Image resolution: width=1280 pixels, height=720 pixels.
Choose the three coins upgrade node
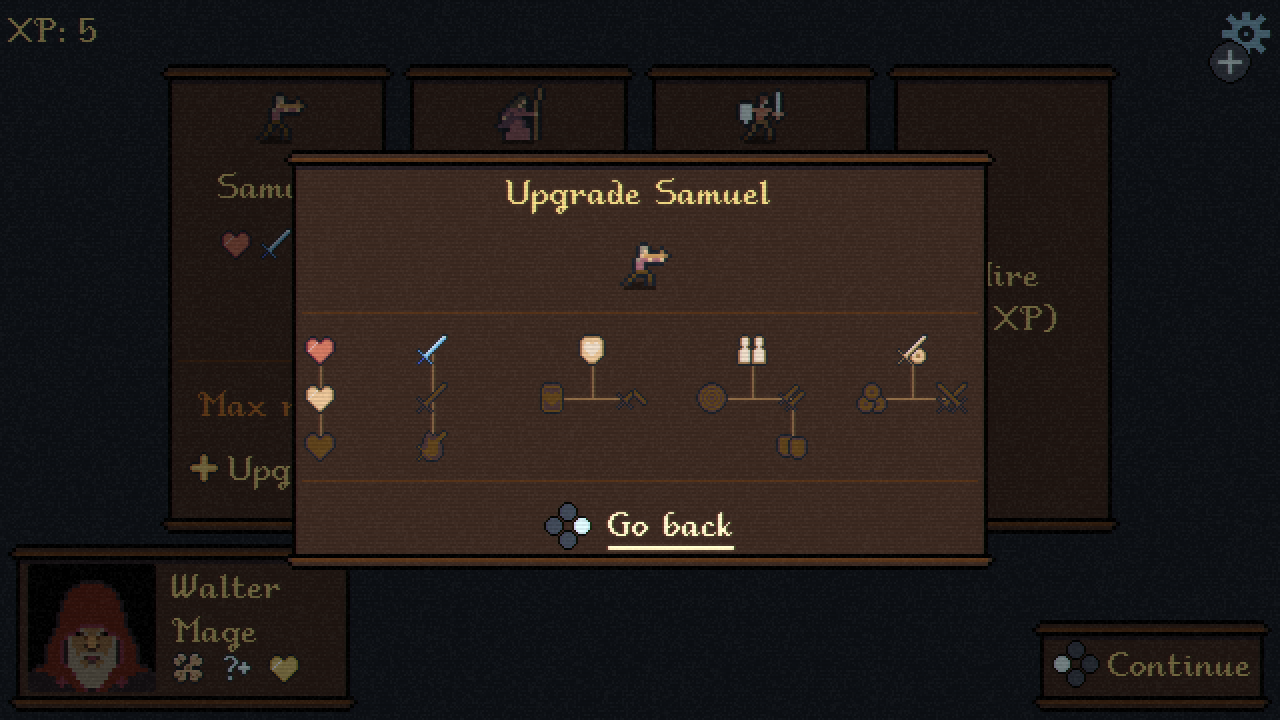pos(872,399)
